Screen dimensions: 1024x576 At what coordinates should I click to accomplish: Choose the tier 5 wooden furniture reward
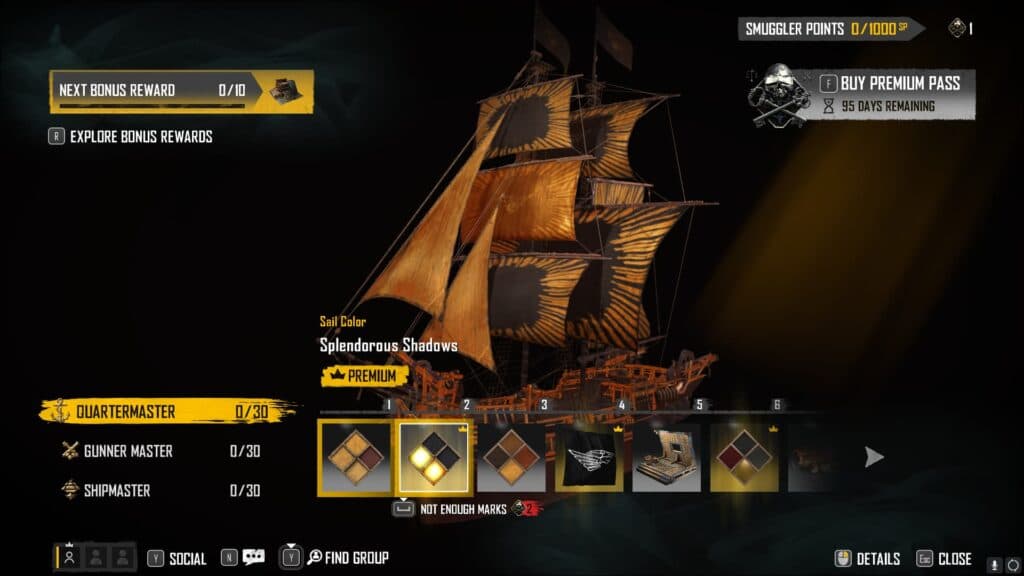point(667,457)
